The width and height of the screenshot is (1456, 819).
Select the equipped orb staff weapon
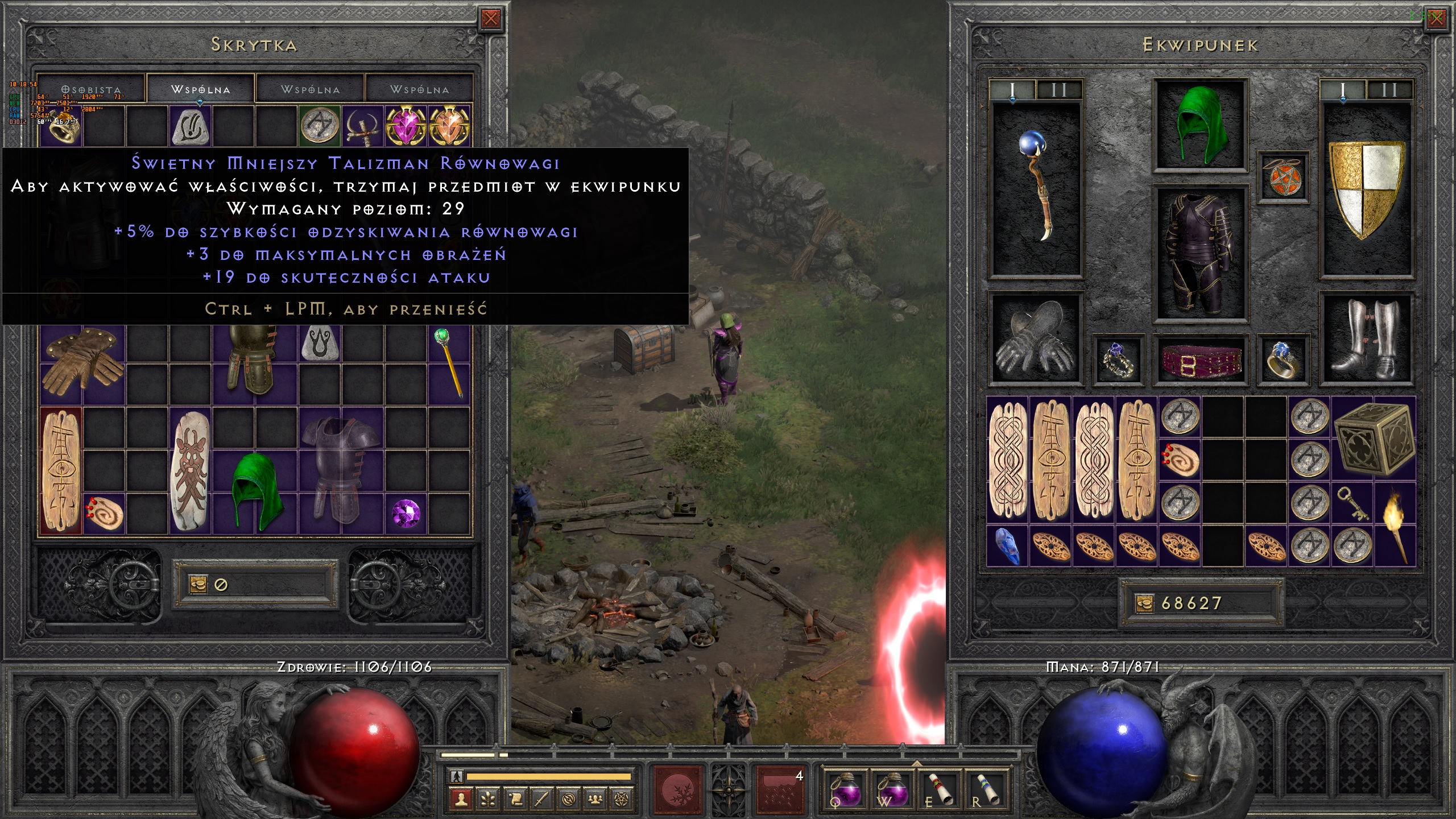[1036, 188]
